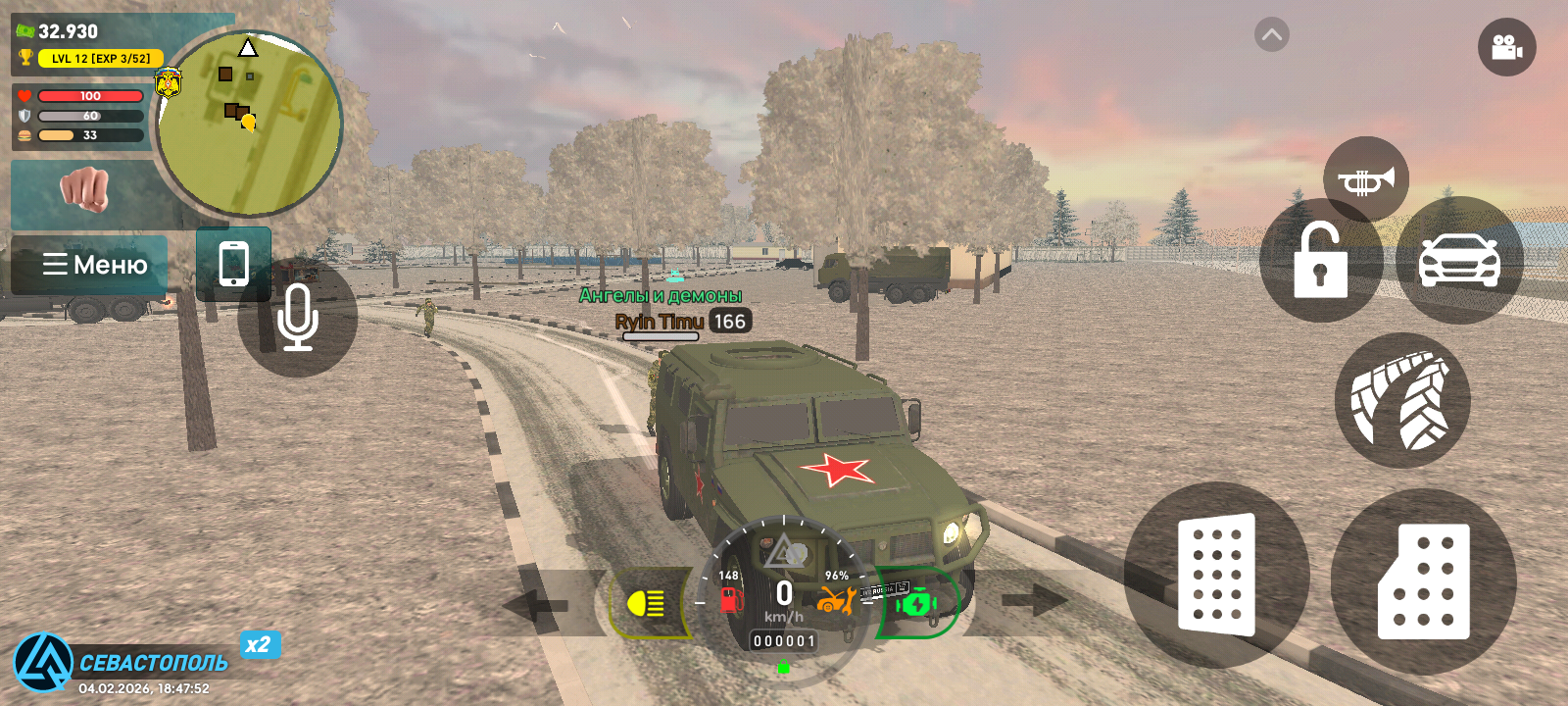Toggle the yellow headlights button

647,603
